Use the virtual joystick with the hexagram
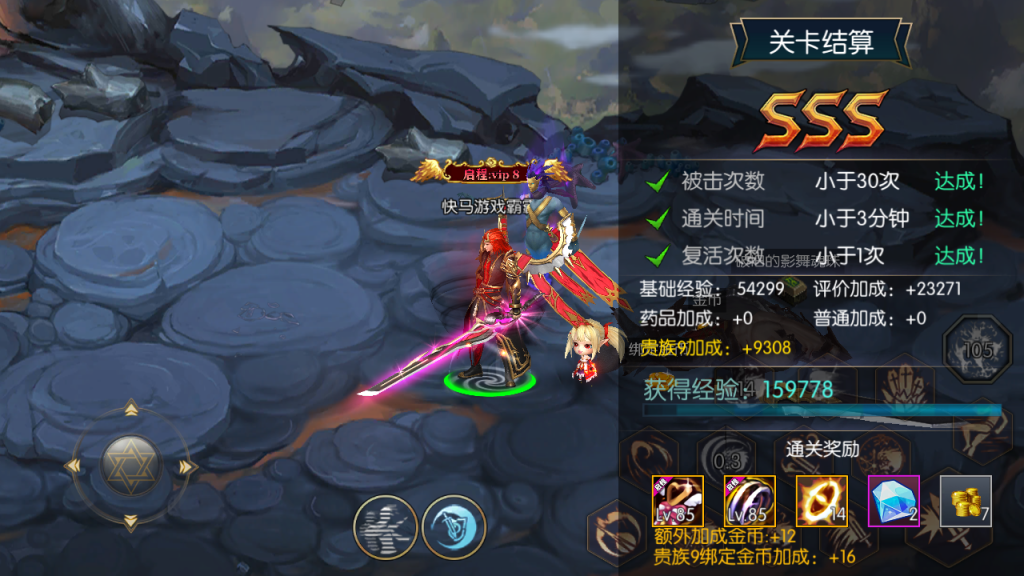 click(x=130, y=466)
